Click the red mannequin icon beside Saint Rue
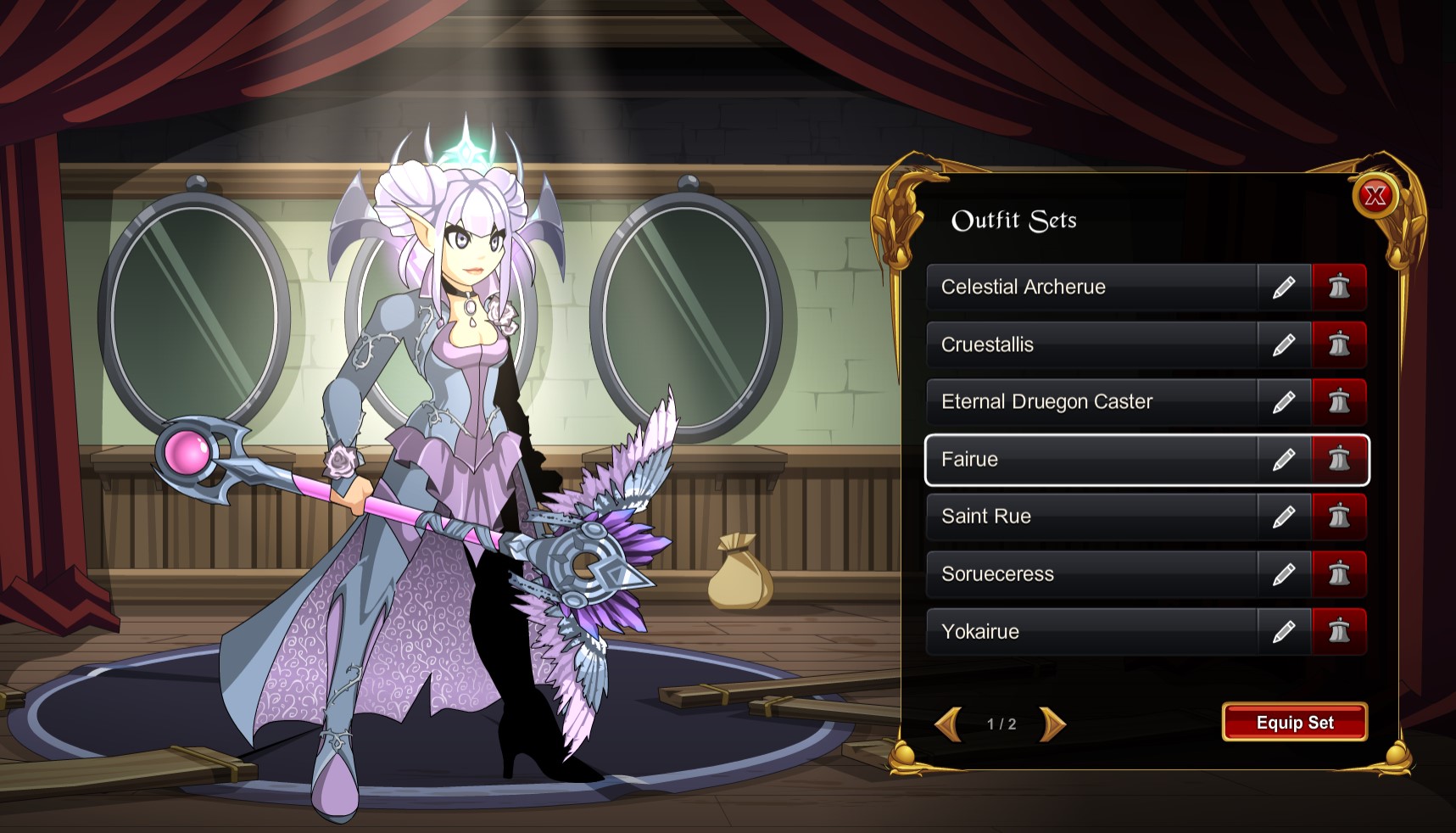1456x833 pixels. [x=1339, y=516]
